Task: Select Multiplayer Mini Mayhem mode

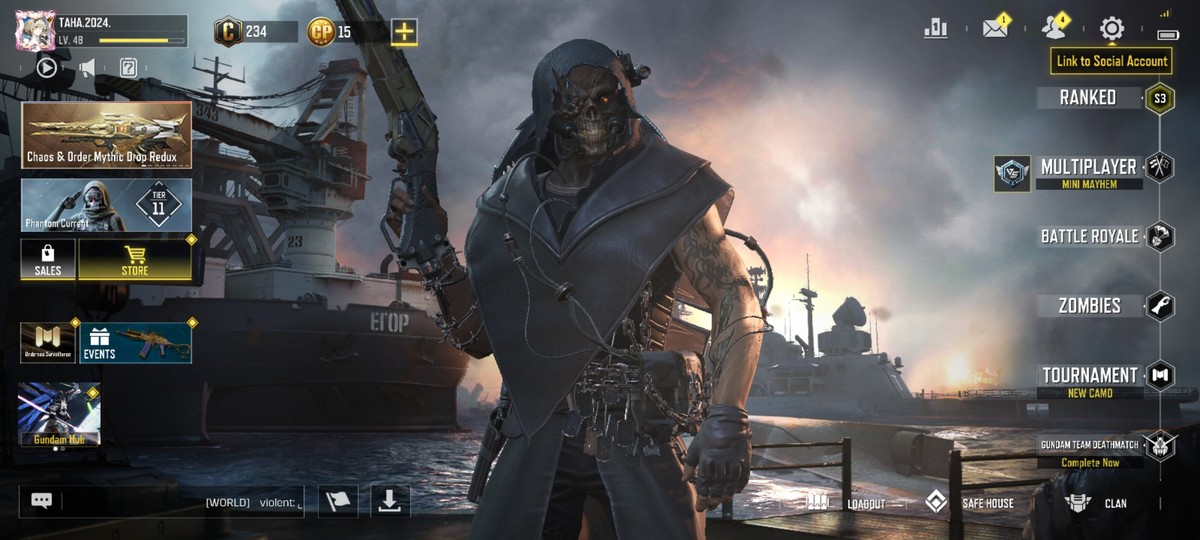Action: [1088, 170]
